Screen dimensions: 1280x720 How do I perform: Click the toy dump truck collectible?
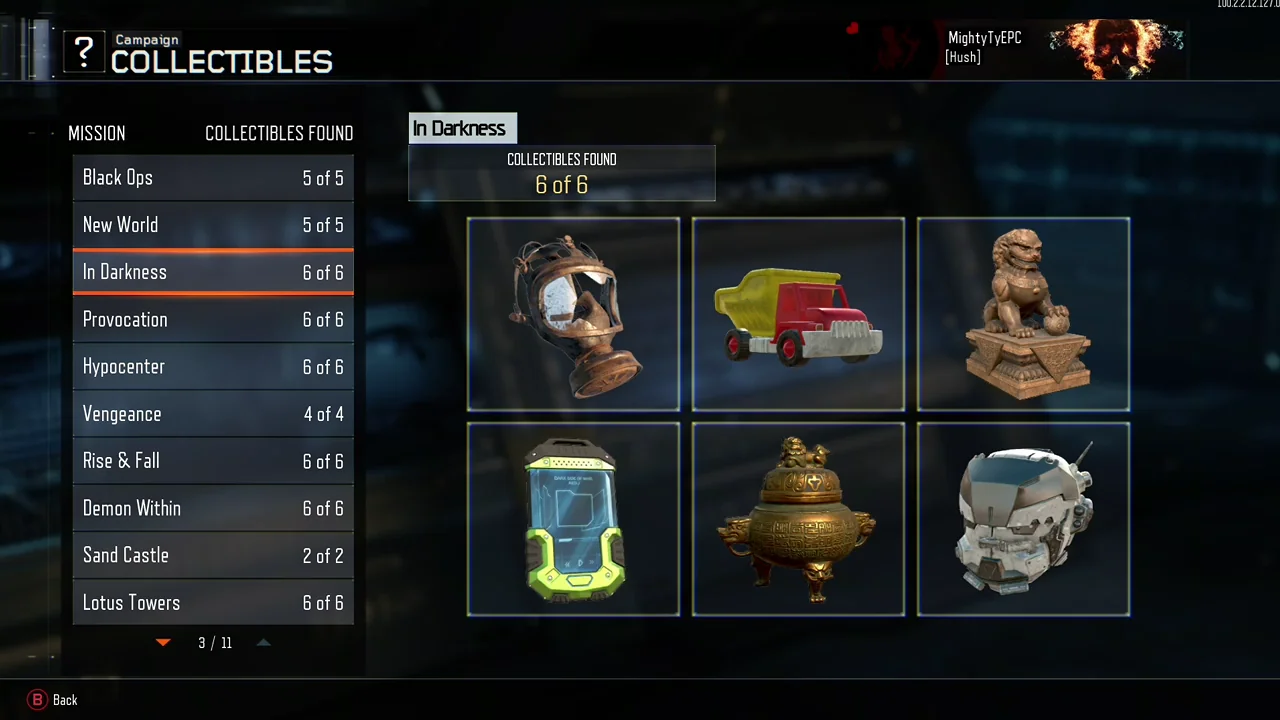tap(798, 314)
